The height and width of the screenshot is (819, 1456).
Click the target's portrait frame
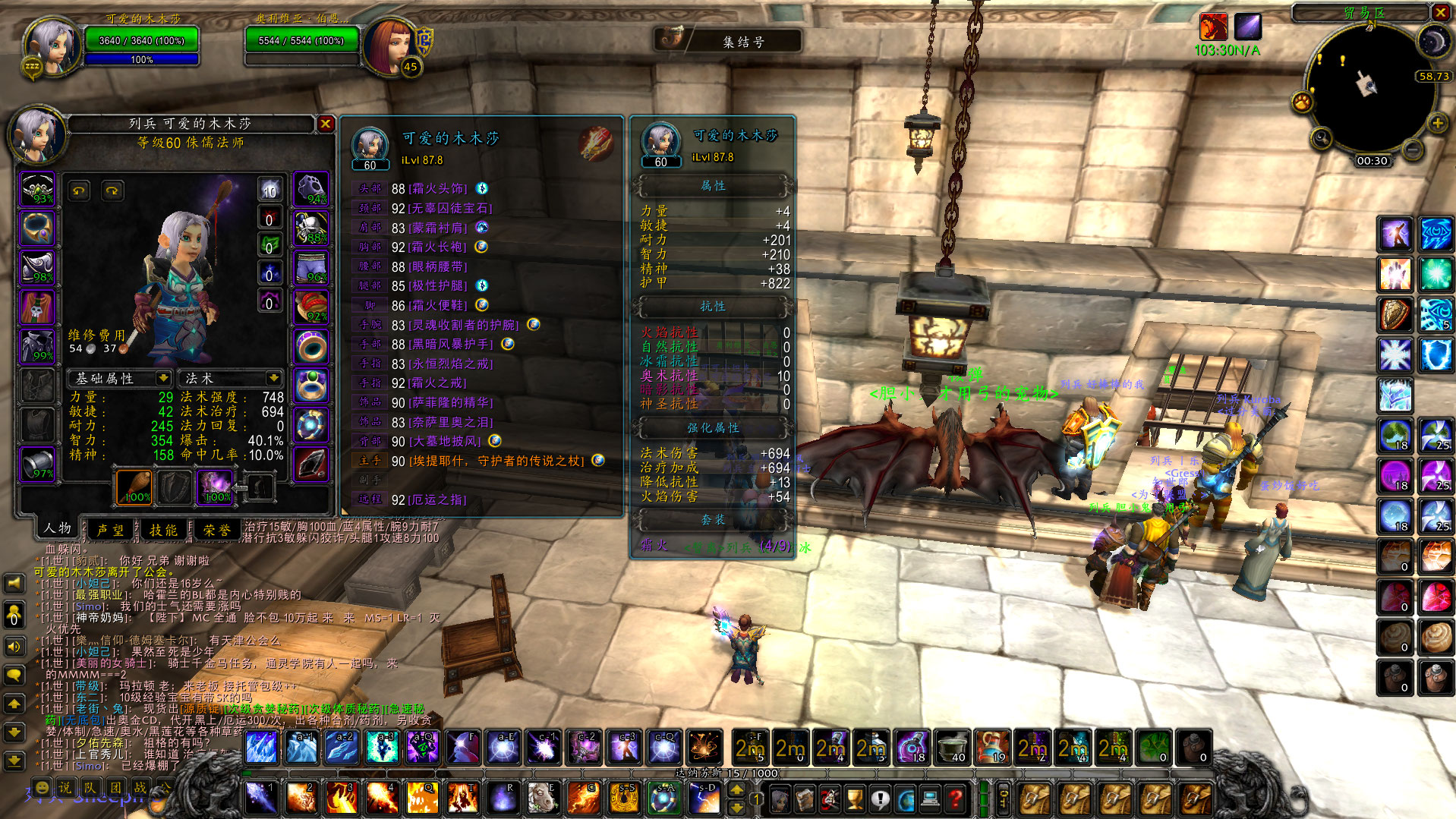coord(389,46)
